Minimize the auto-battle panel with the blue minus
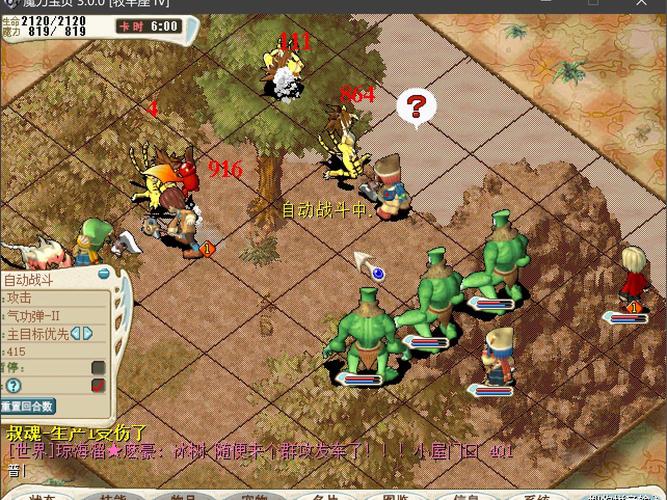This screenshot has height=500, width=667. point(102,273)
